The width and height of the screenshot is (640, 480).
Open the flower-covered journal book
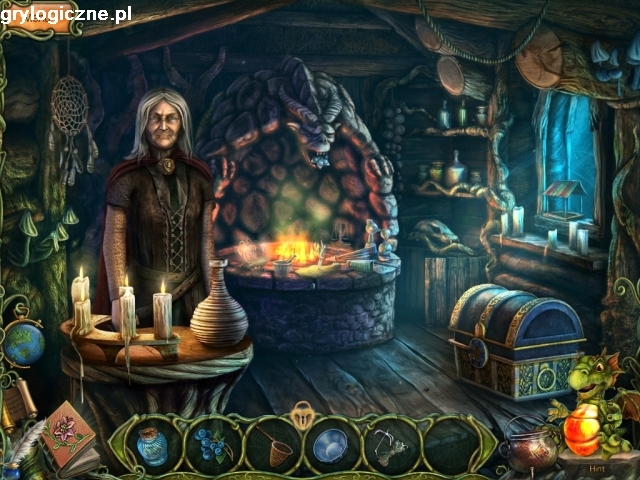(67, 432)
